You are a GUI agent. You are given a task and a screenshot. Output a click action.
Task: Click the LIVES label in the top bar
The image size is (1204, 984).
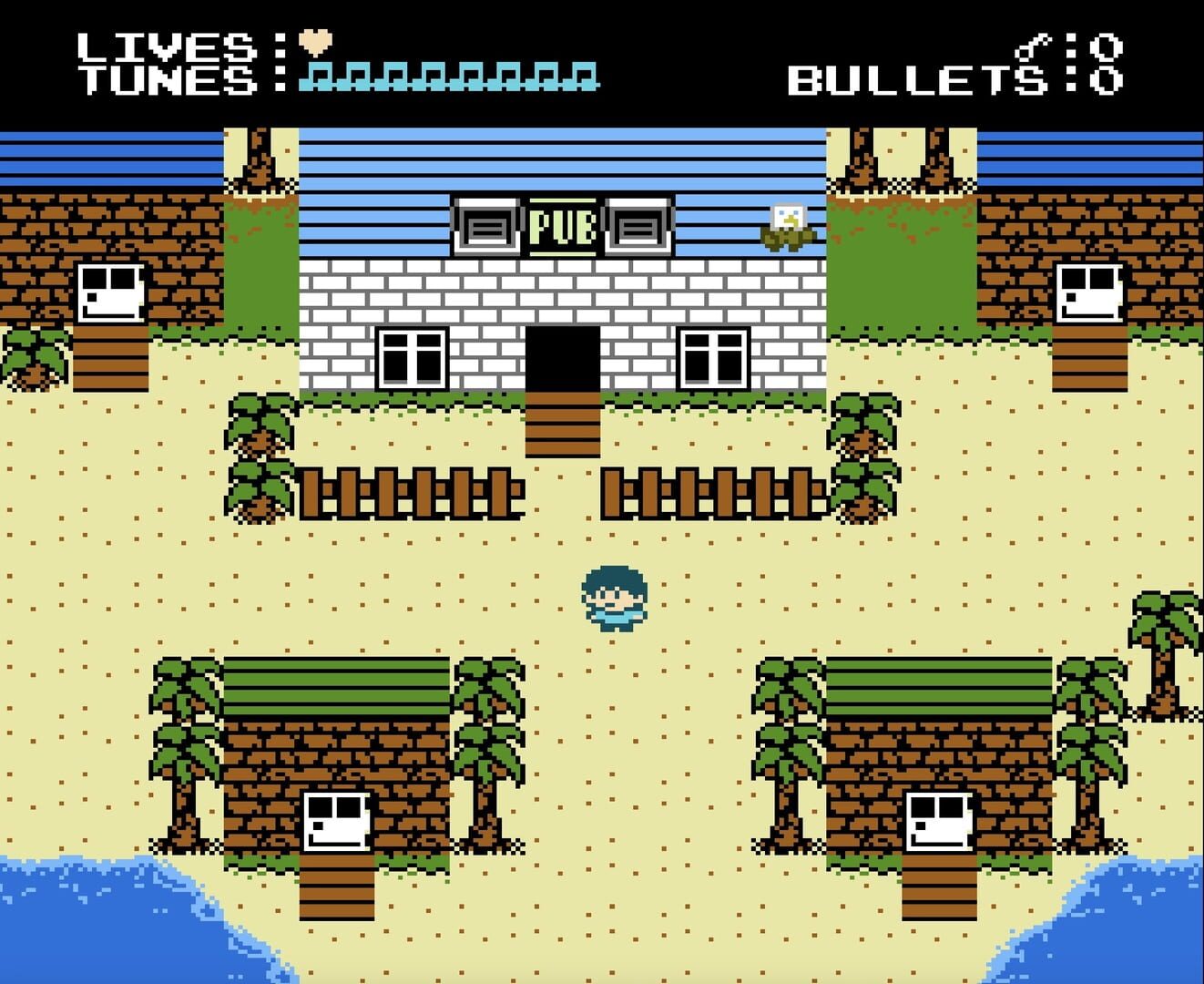(x=168, y=46)
